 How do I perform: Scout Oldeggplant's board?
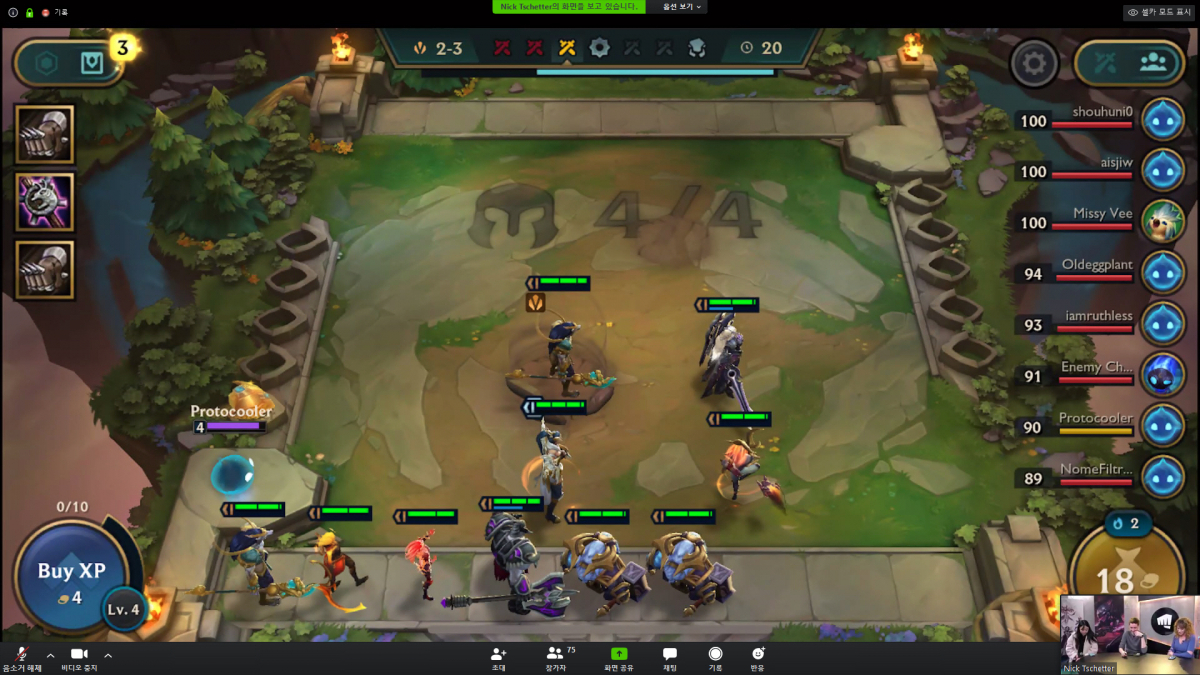click(1163, 272)
